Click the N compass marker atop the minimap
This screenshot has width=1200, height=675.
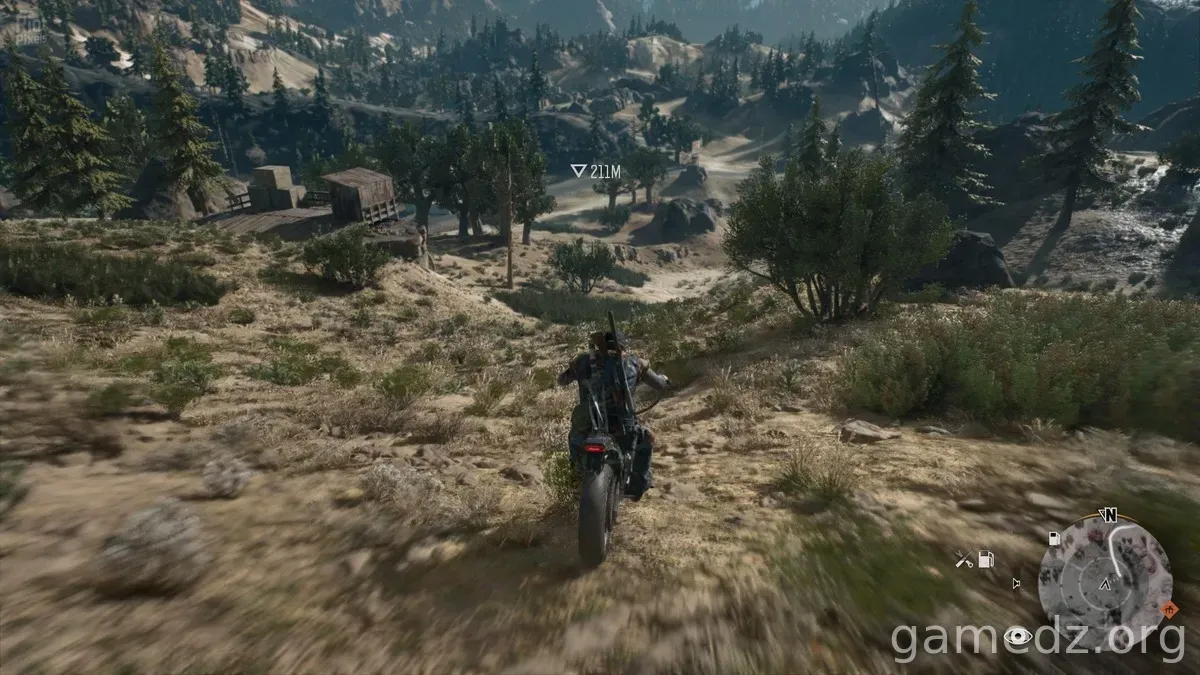click(x=1108, y=515)
